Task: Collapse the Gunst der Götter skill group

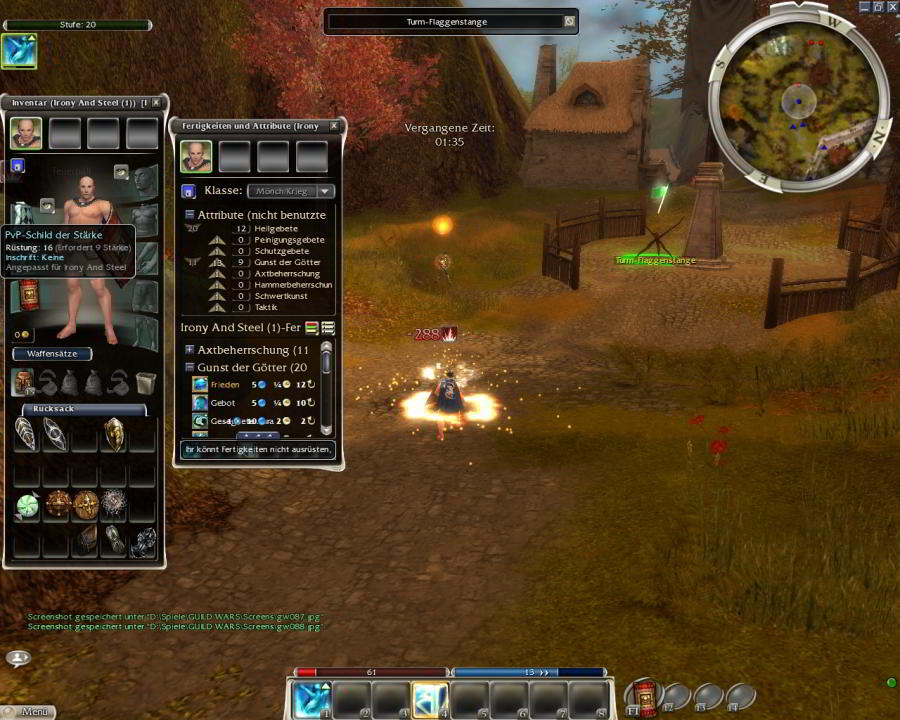Action: pos(189,367)
